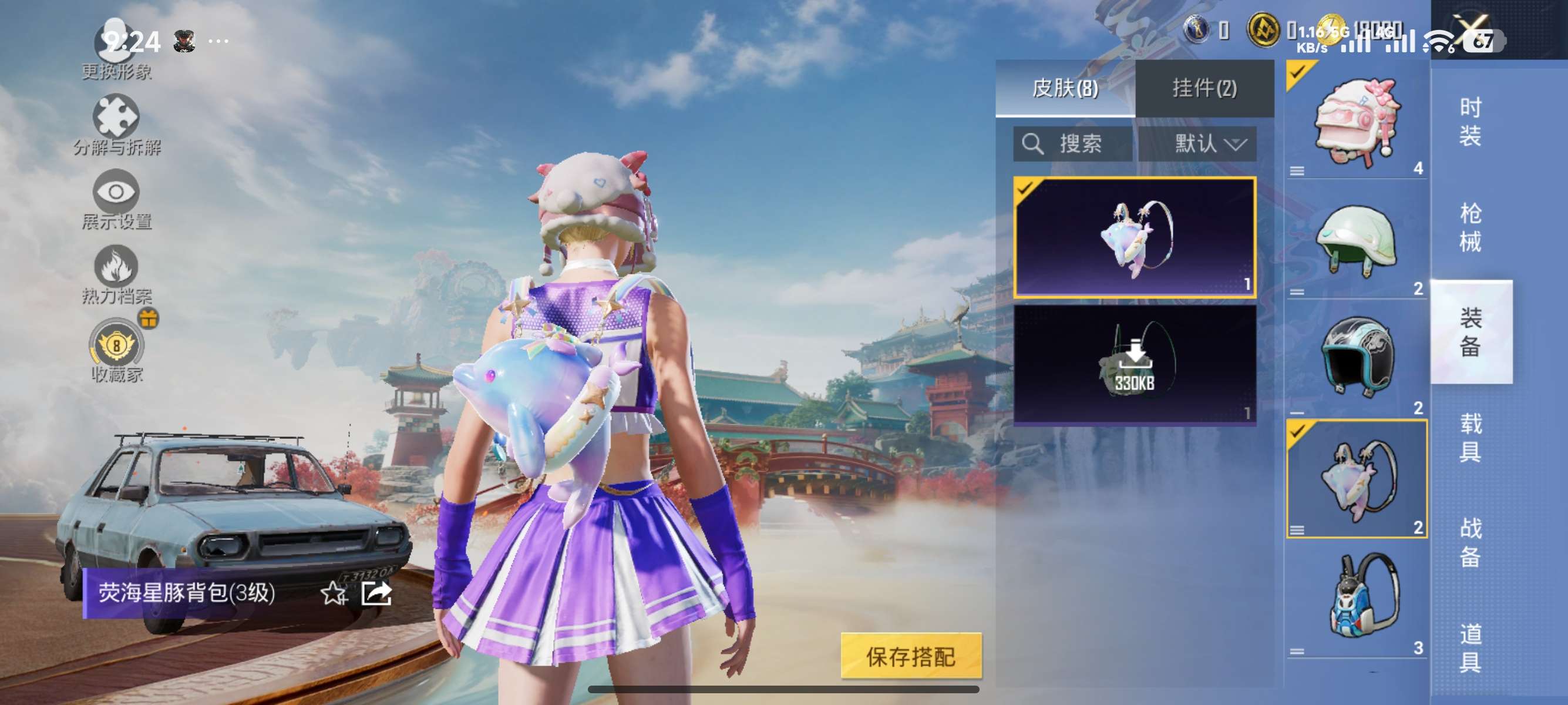The image size is (1568, 705).
Task: Switch to the 时装 fashion tab
Action: tap(1473, 122)
